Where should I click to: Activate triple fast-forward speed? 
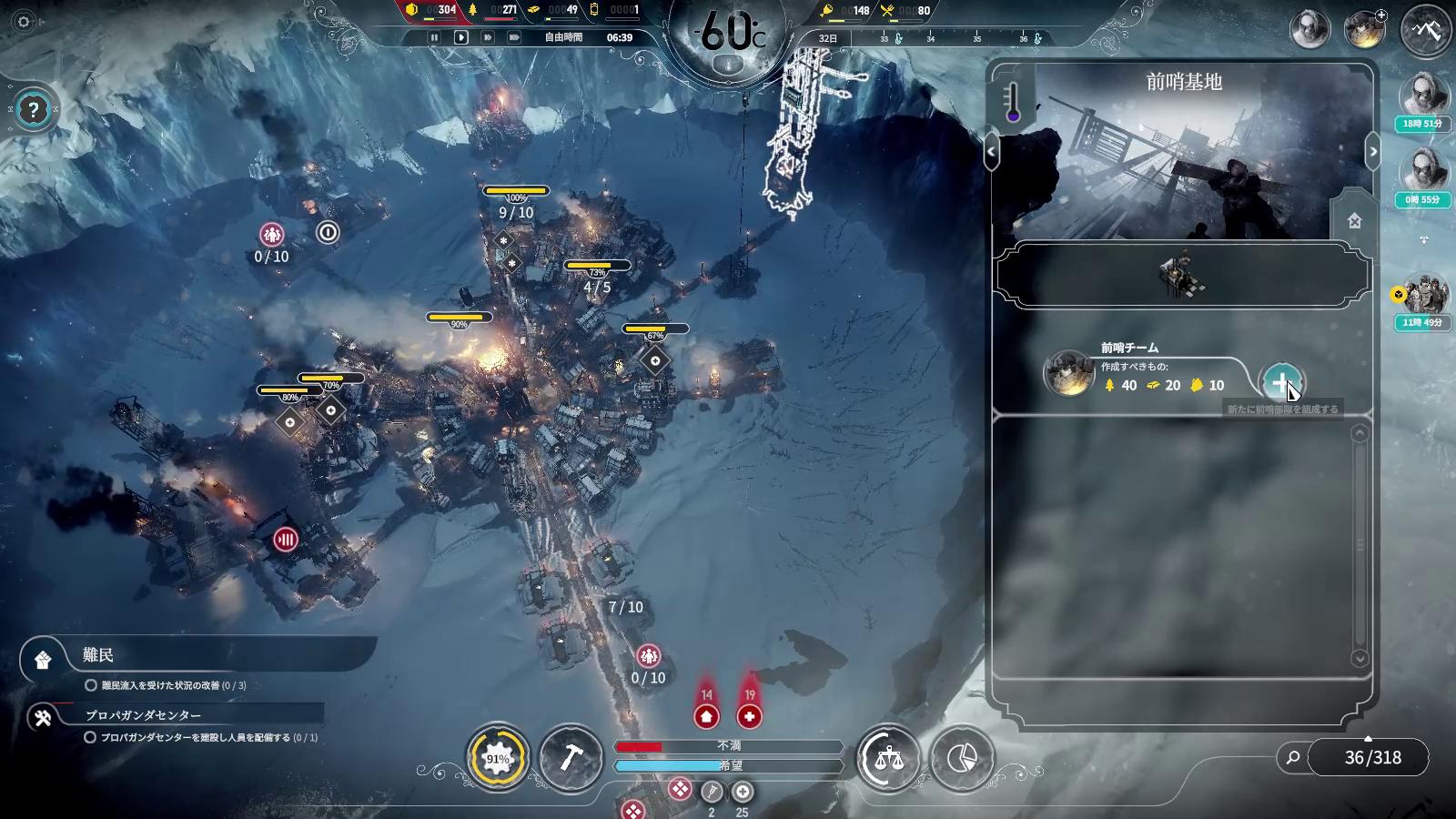click(514, 37)
